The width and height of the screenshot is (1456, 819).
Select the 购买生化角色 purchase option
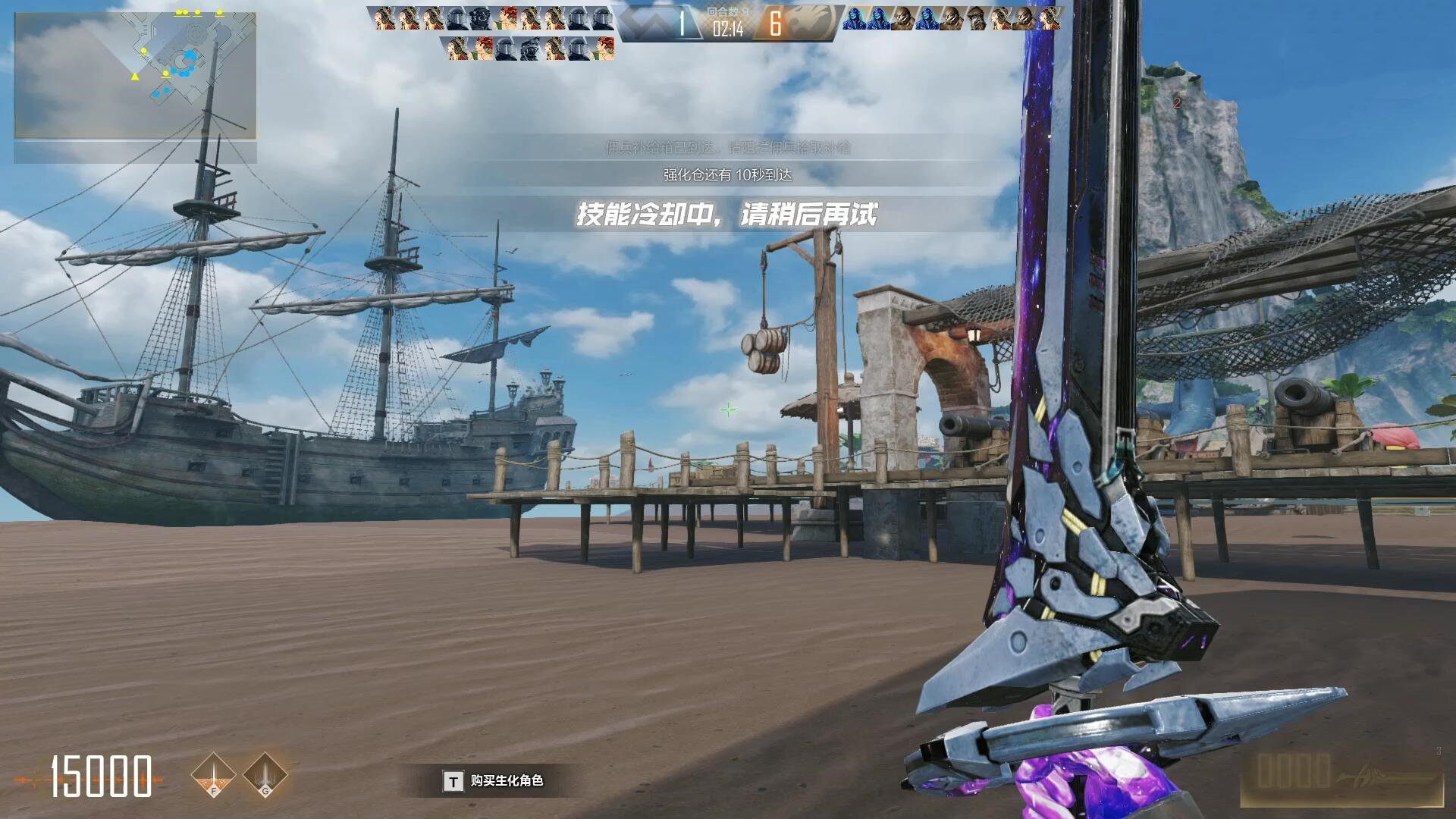(x=494, y=781)
